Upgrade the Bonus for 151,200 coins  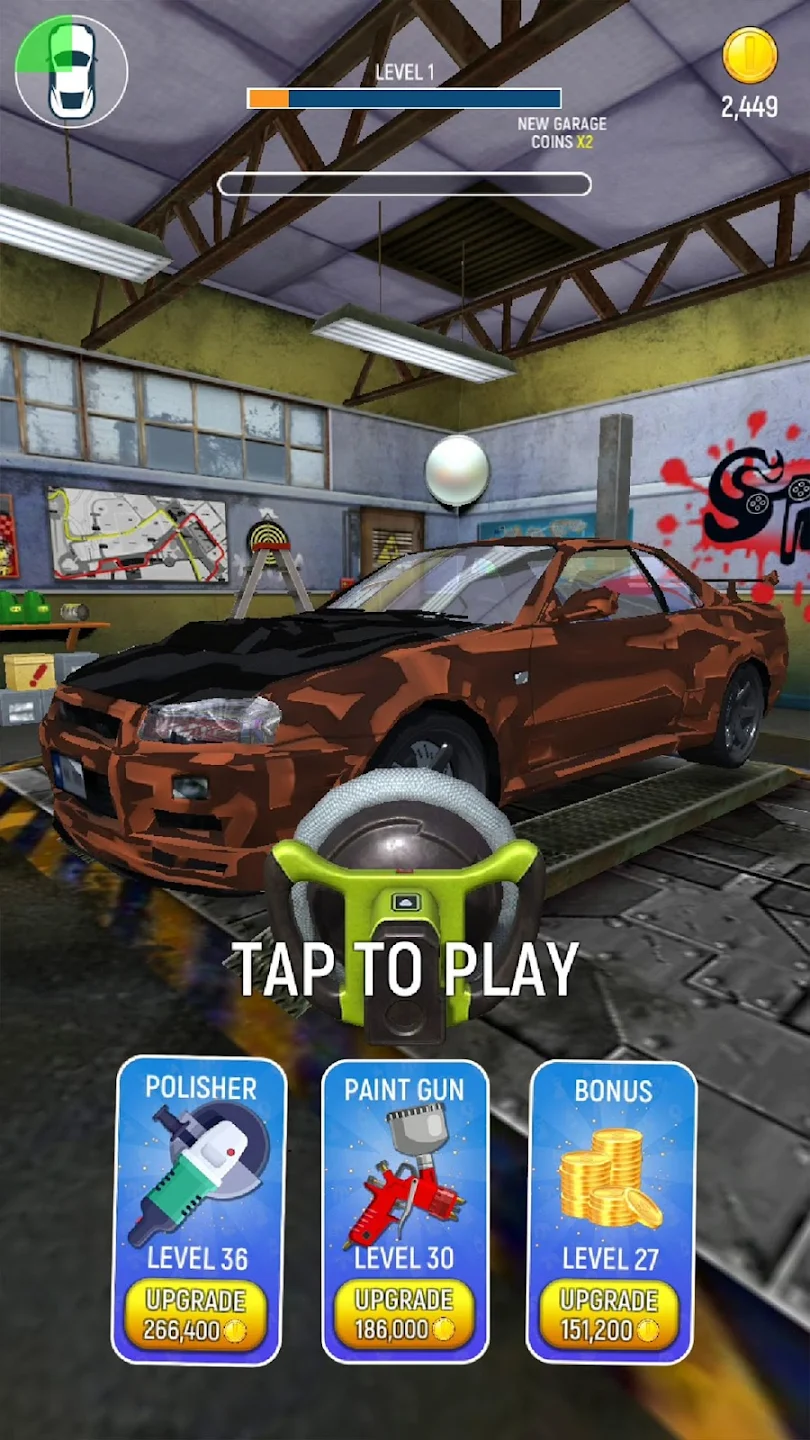pyautogui.click(x=610, y=1314)
